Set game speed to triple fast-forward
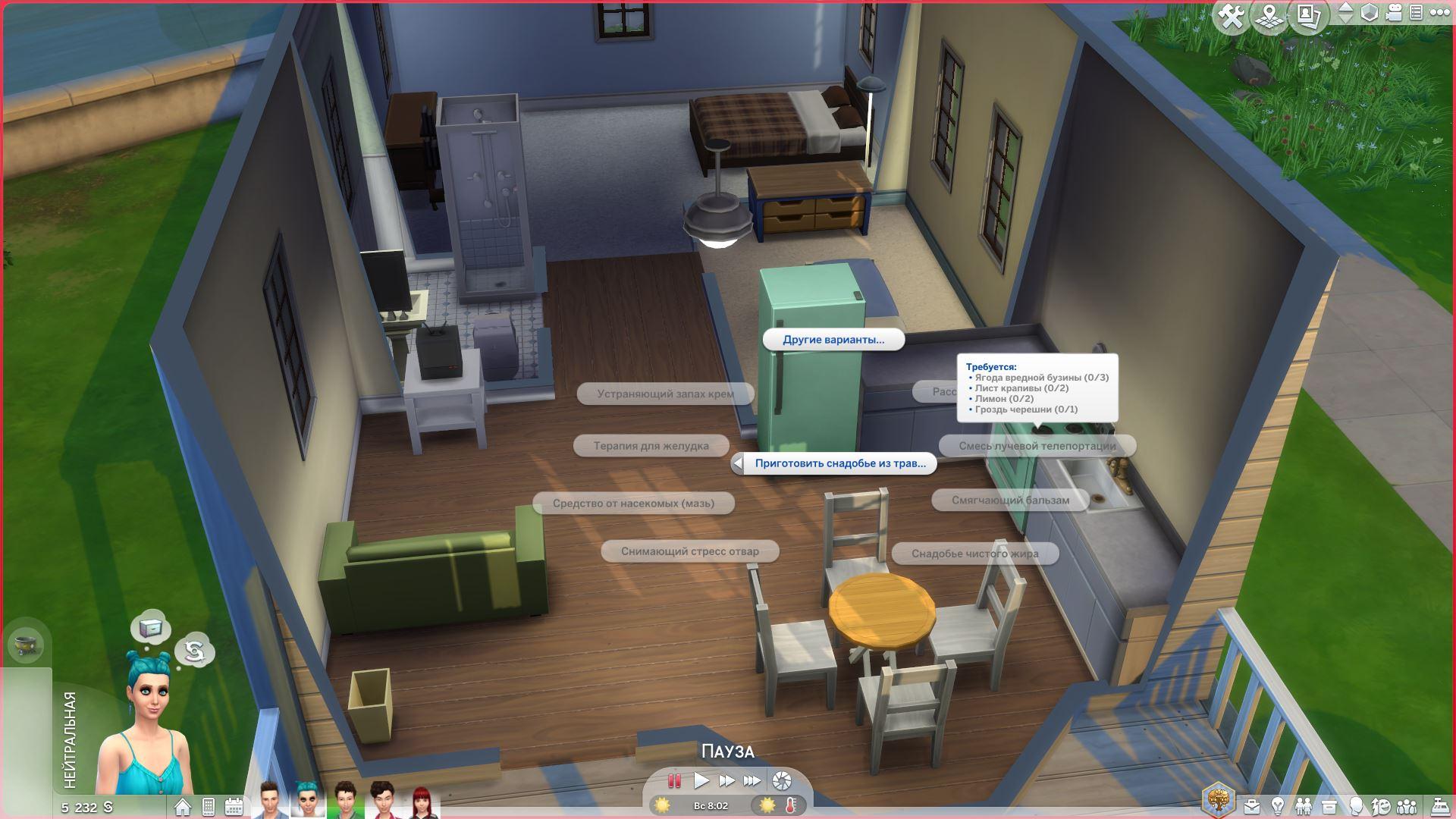The image size is (1456, 819). tap(752, 780)
